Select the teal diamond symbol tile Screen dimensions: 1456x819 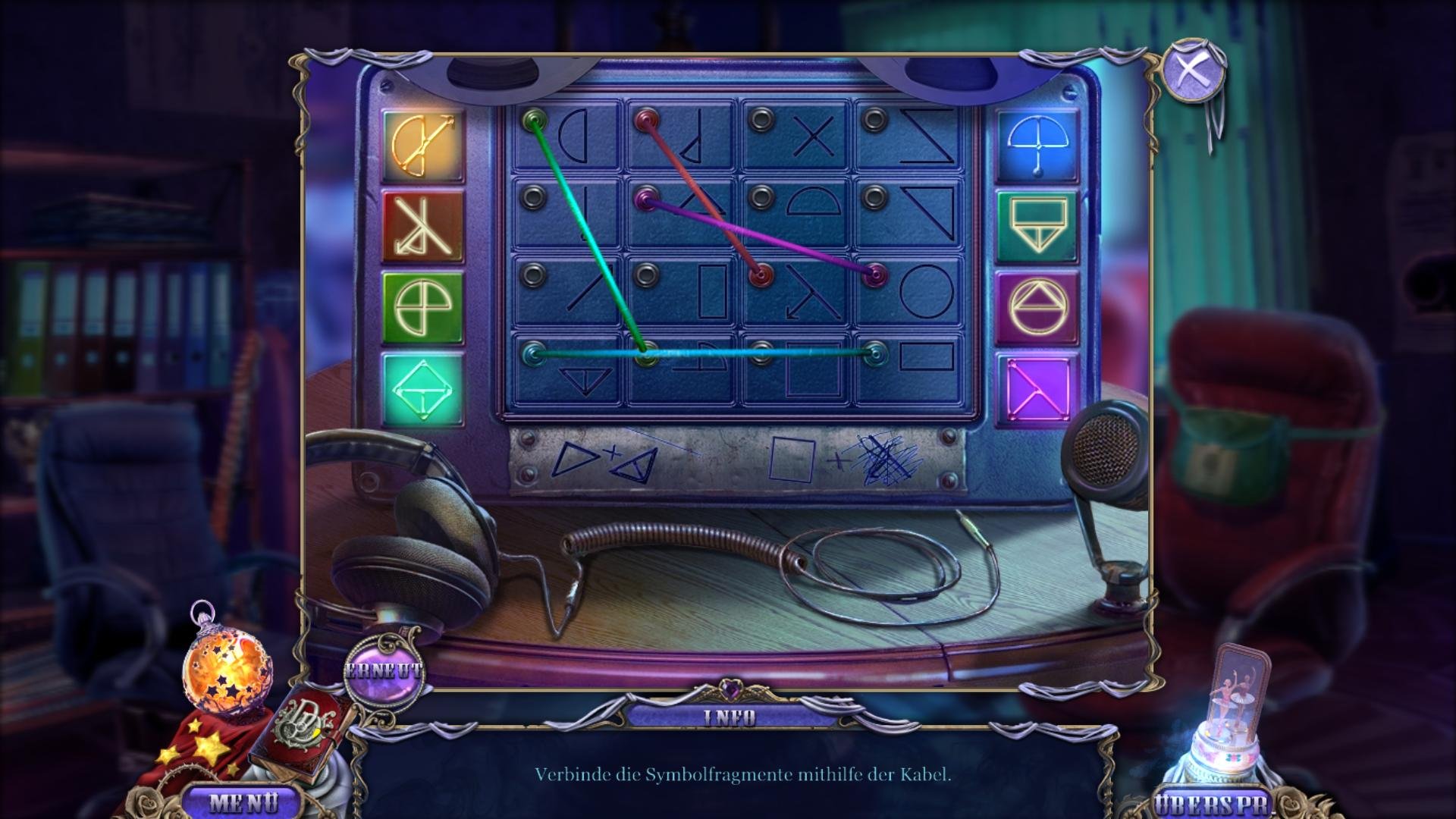422,389
